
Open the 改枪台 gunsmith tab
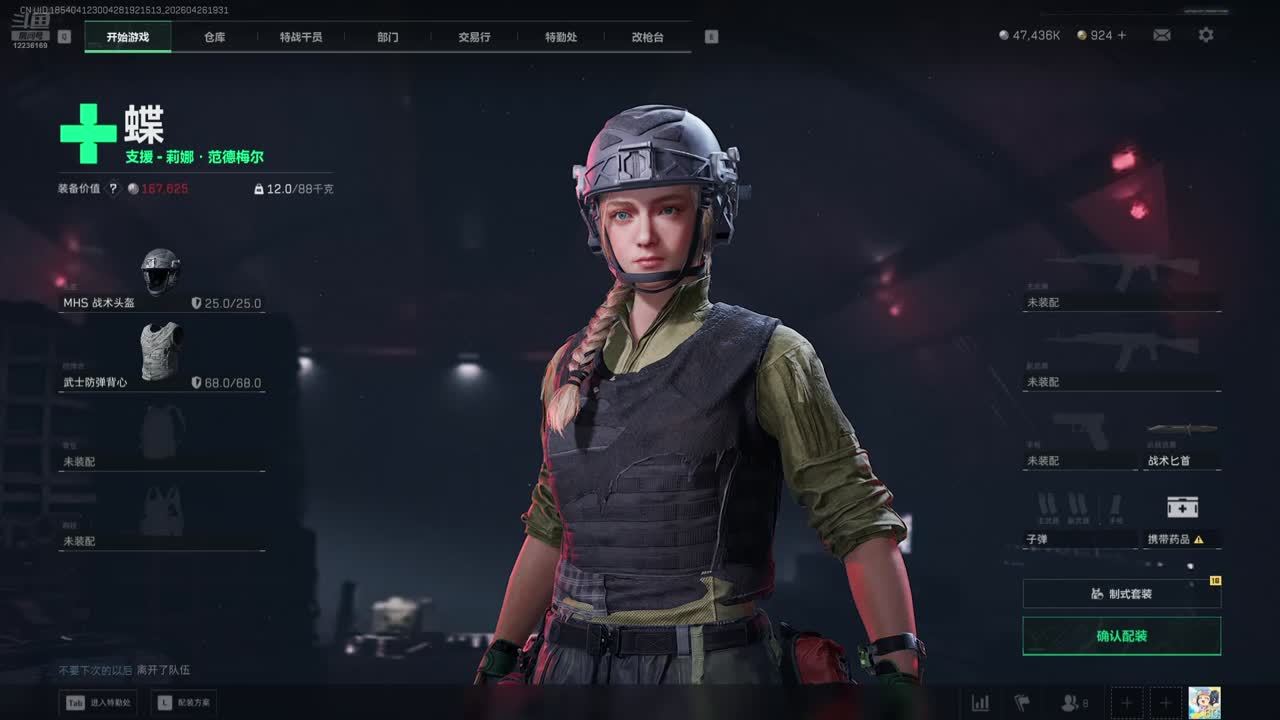[x=647, y=37]
